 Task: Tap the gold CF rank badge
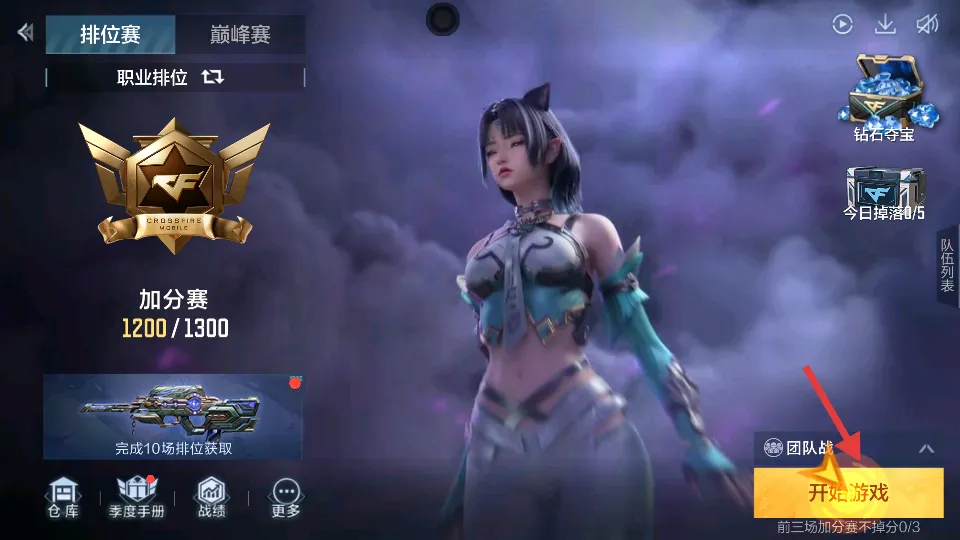click(x=173, y=185)
